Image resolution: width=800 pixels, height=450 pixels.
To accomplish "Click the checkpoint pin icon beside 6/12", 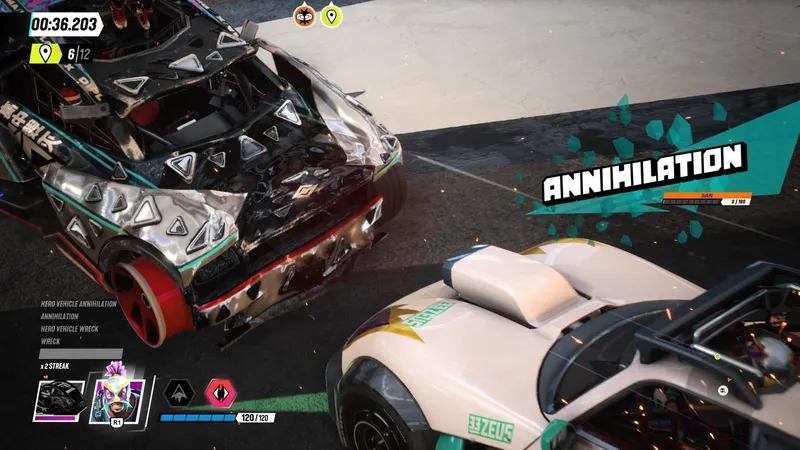I will 46,52.
